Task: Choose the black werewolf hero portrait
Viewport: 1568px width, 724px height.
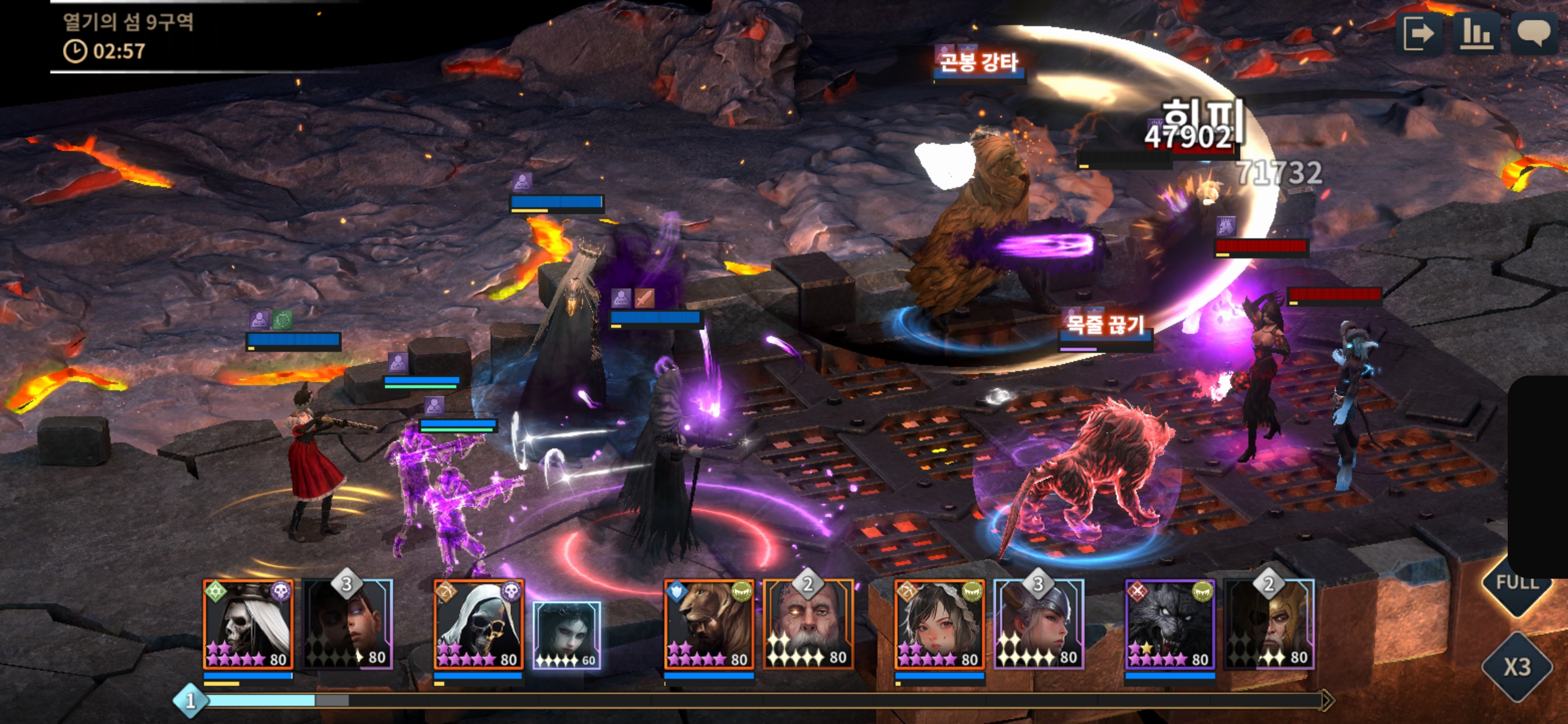Action: [x=1169, y=625]
